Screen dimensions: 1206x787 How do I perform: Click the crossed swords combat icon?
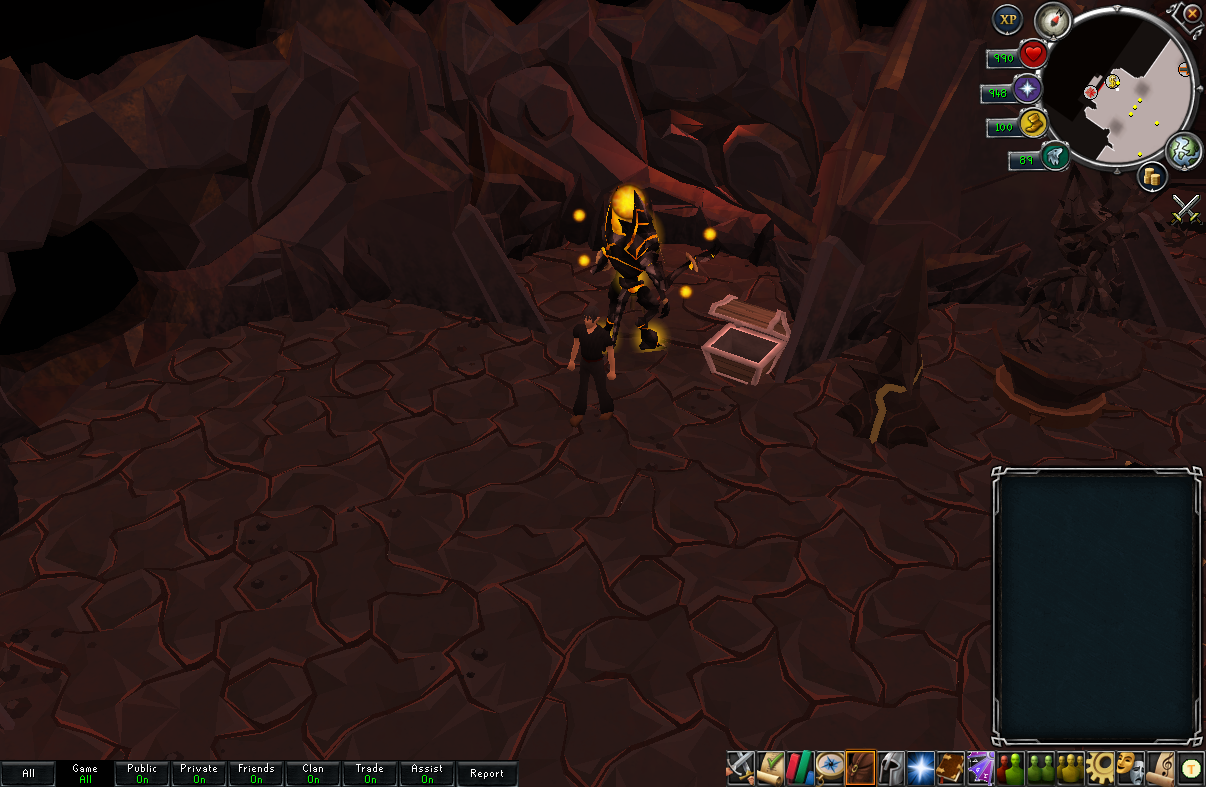[x=1186, y=208]
